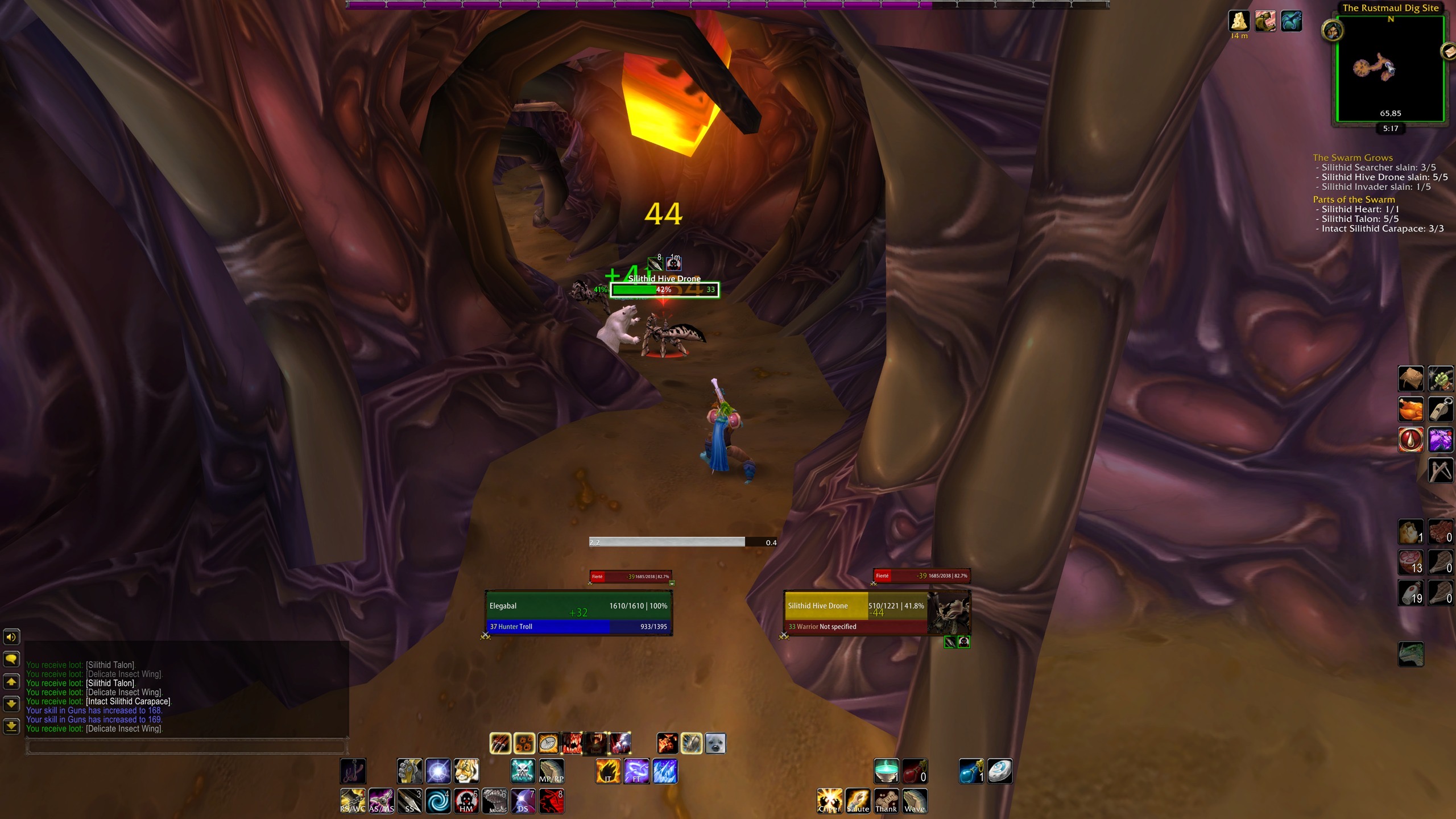1456x819 pixels.
Task: Open the mail envelope icon on minimap
Action: tap(1448, 52)
